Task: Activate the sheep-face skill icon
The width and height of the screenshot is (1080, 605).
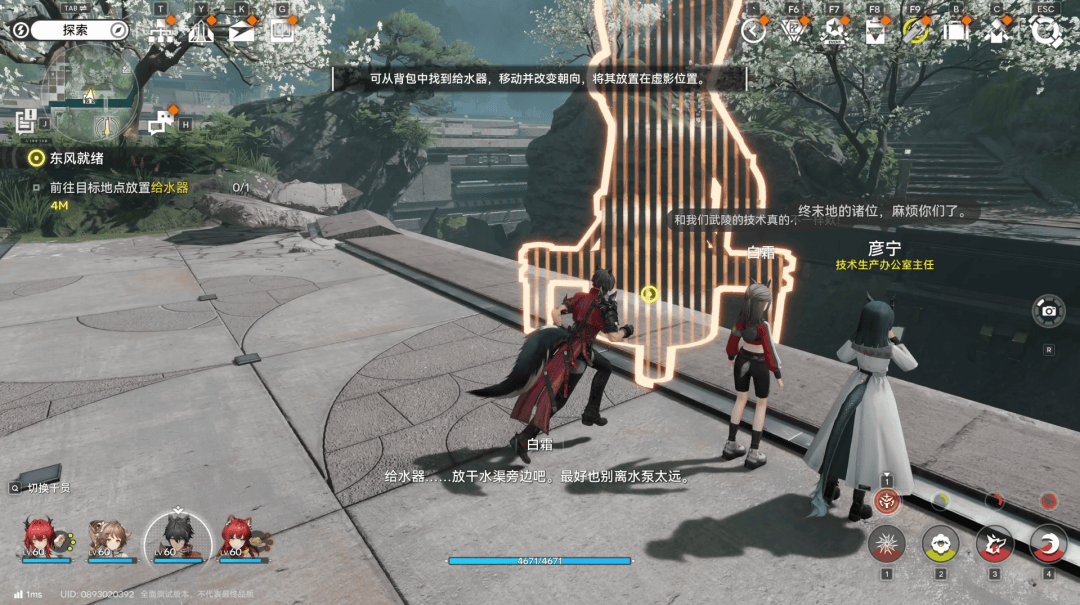Action: pos(940,545)
